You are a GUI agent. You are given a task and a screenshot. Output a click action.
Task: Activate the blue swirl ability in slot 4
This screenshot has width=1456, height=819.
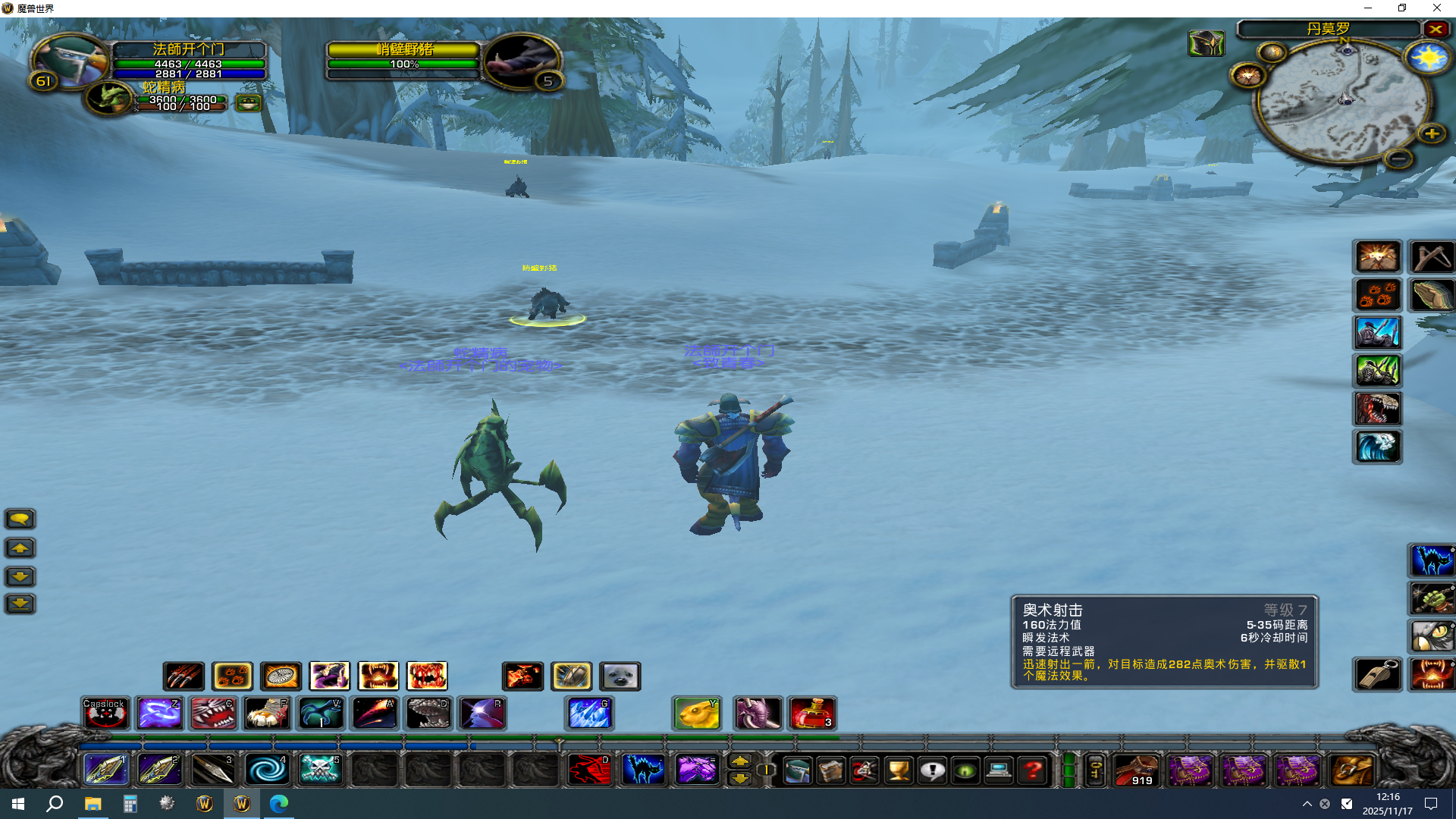[267, 770]
